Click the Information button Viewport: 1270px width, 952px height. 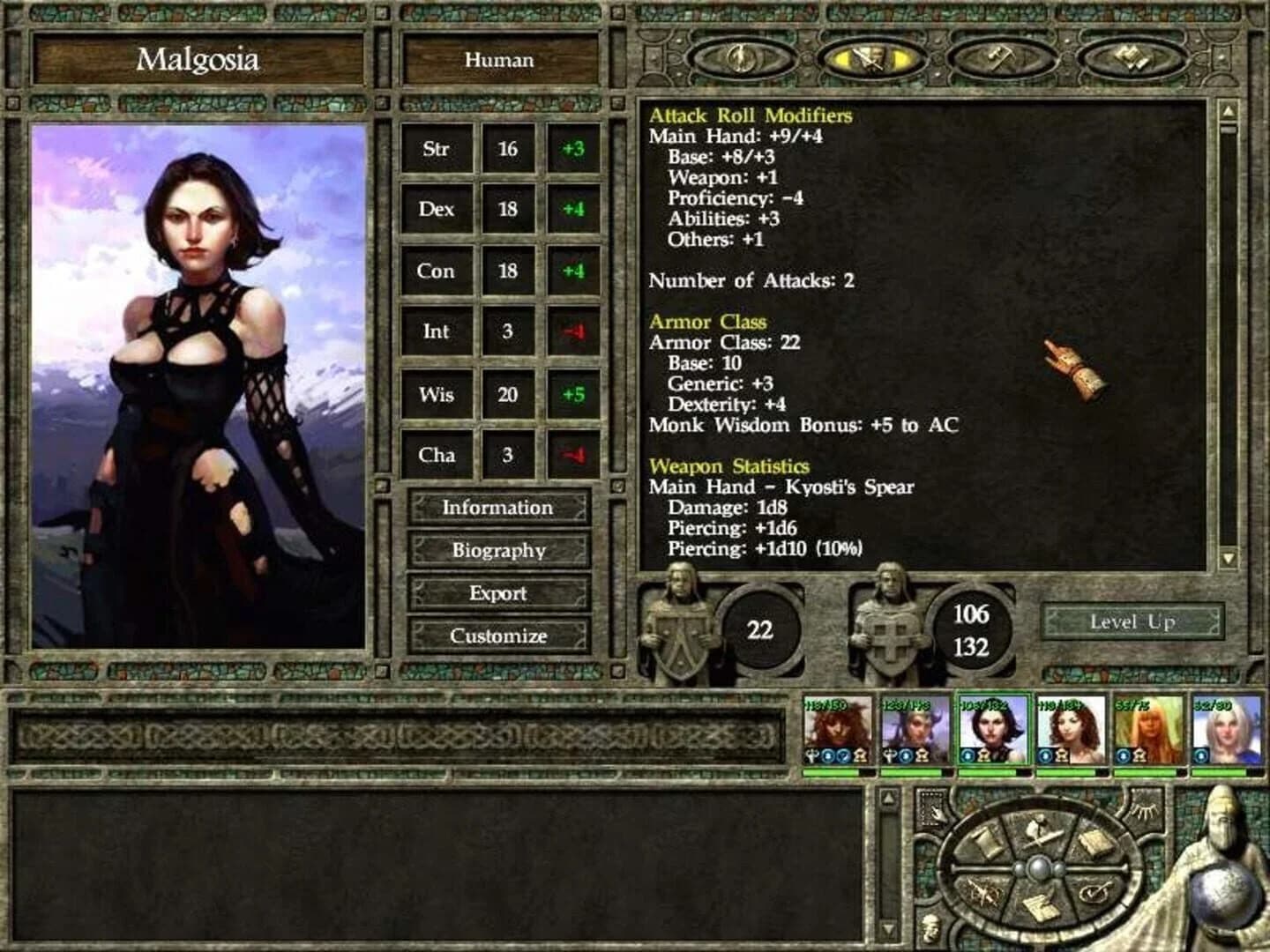pos(499,509)
